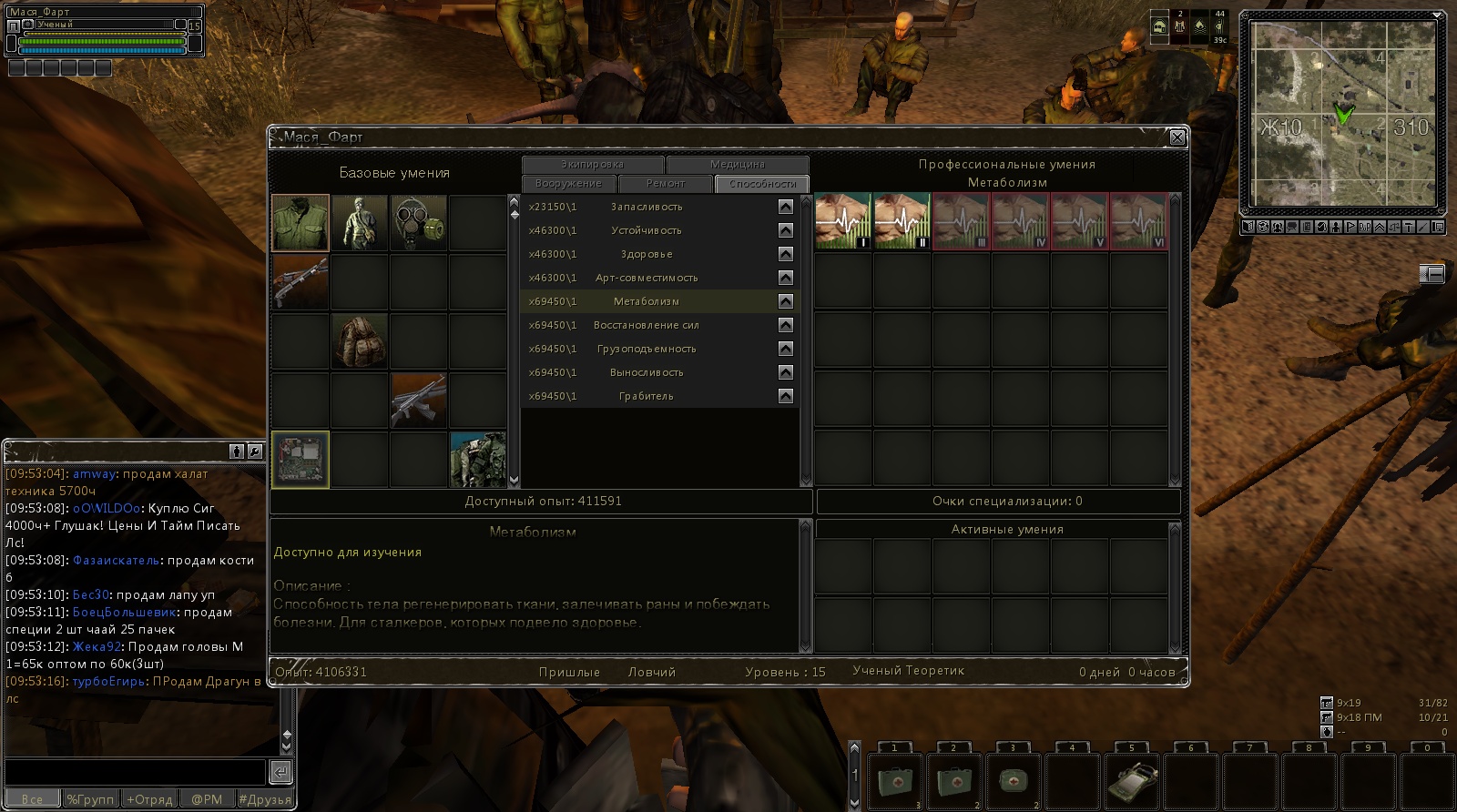Image resolution: width=1457 pixels, height=812 pixels.
Task: Select the Запасливость skill row
Action: [647, 207]
